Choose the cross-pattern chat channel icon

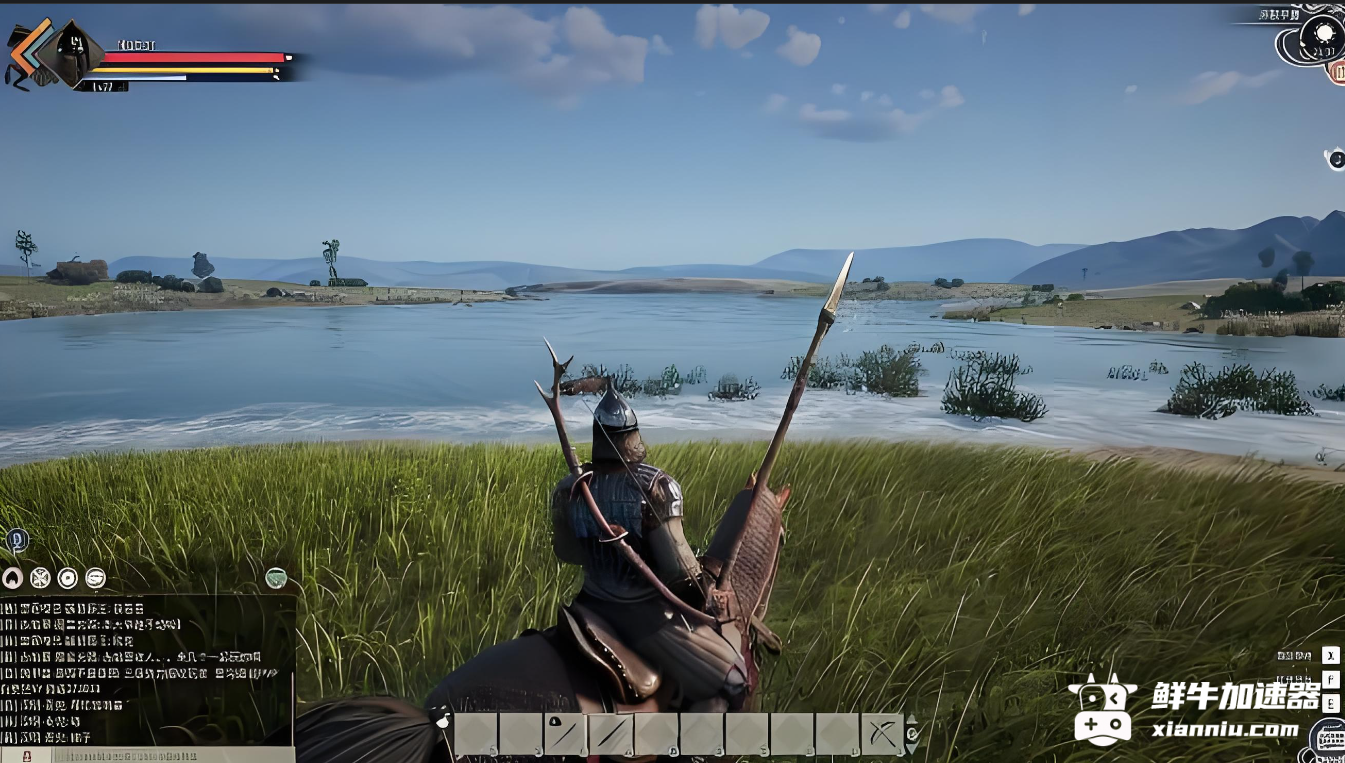40,577
